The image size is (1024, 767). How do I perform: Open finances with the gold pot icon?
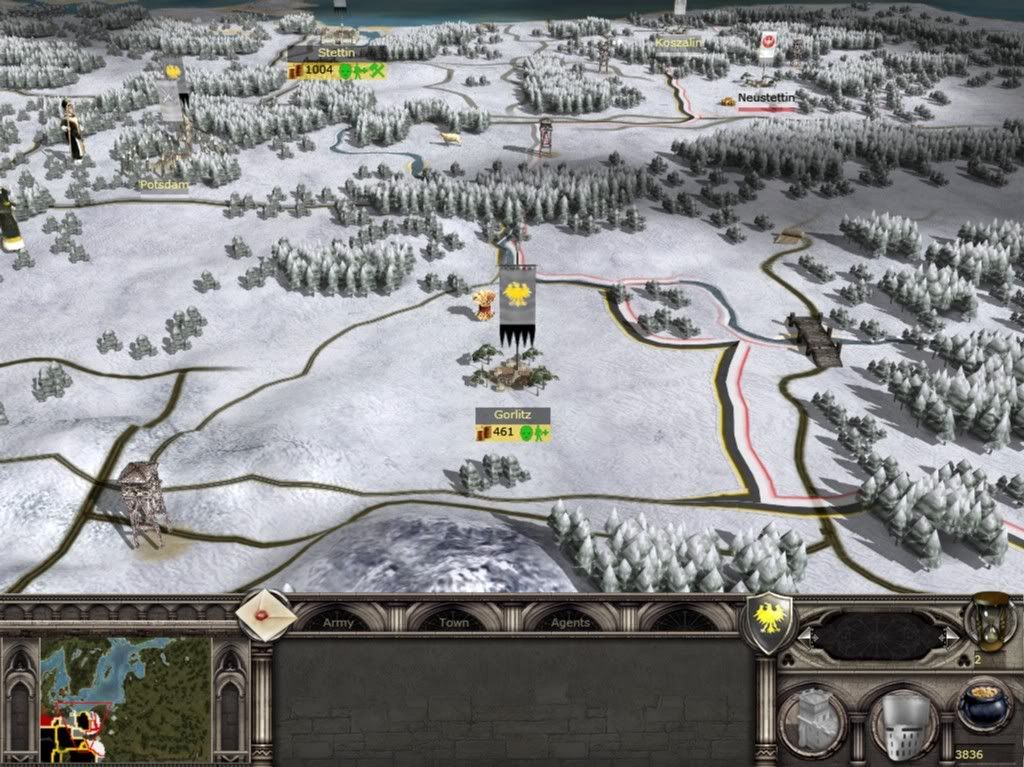click(x=983, y=704)
